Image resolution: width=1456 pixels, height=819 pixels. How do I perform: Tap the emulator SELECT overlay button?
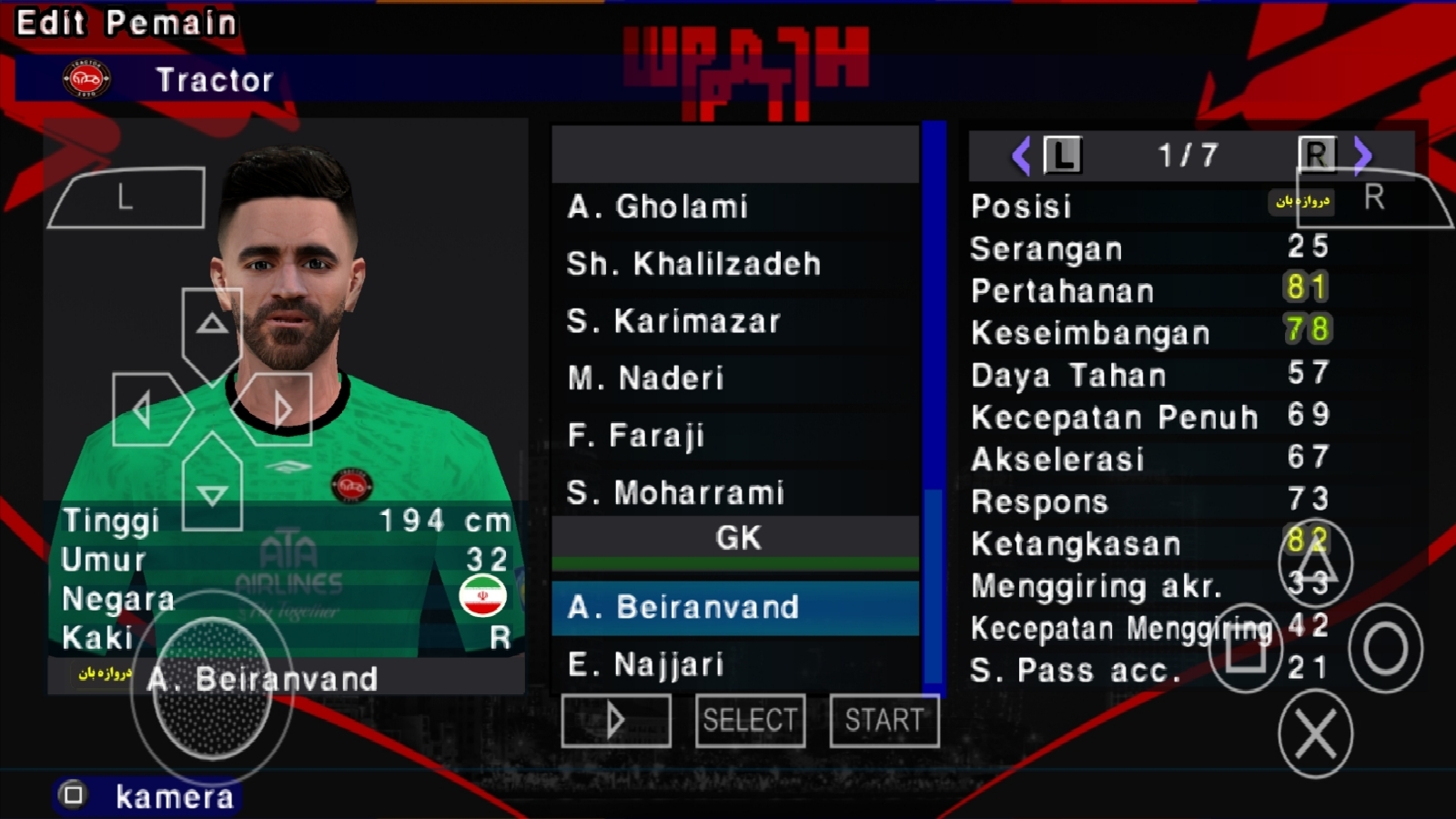[x=750, y=721]
